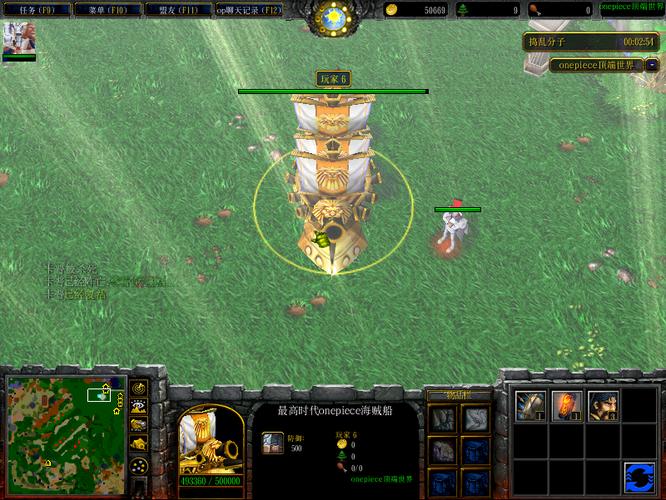666x500 pixels.
Task: Collapse the onepiece顶端世界 scoreboard with its arrow button
Action: tap(652, 64)
